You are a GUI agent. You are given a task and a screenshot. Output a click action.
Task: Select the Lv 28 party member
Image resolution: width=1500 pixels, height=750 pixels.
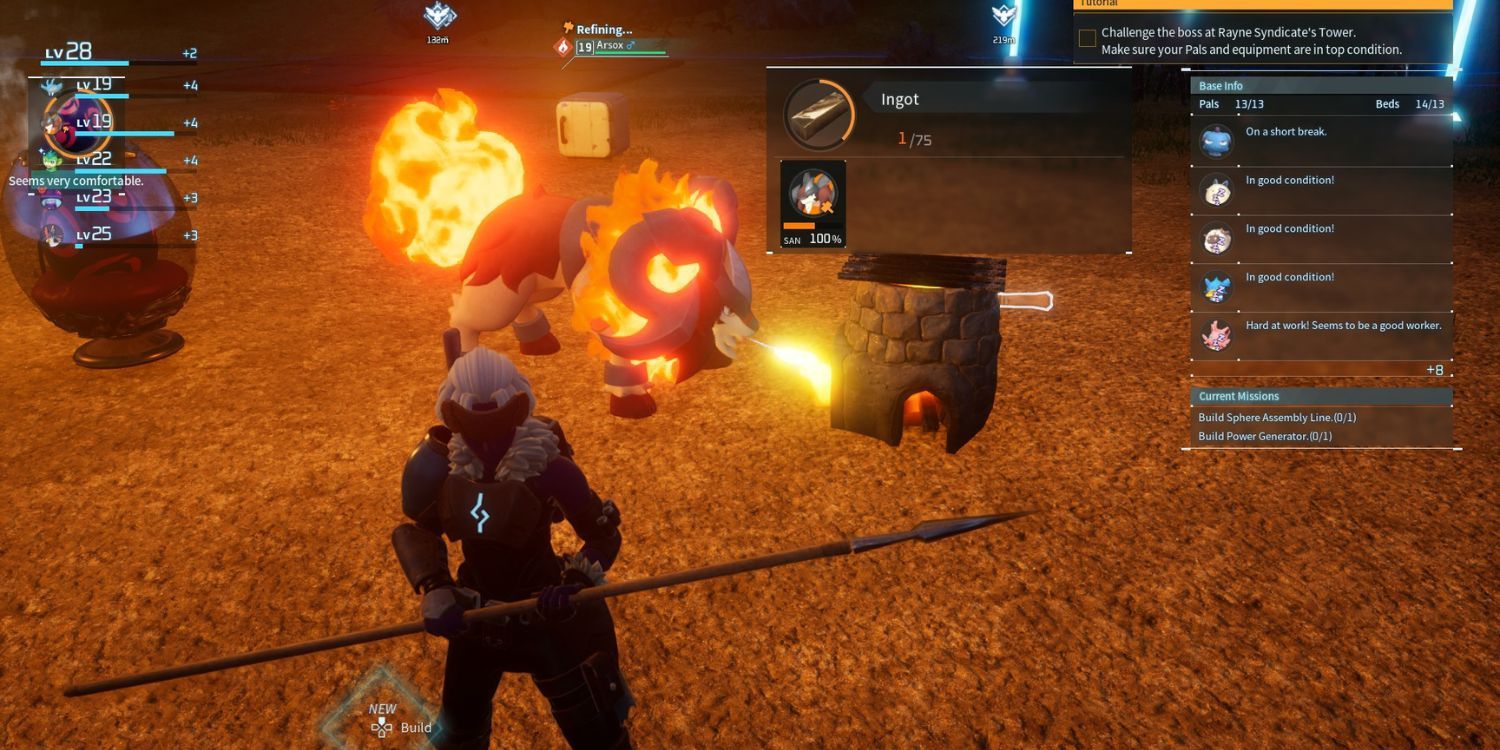click(70, 53)
